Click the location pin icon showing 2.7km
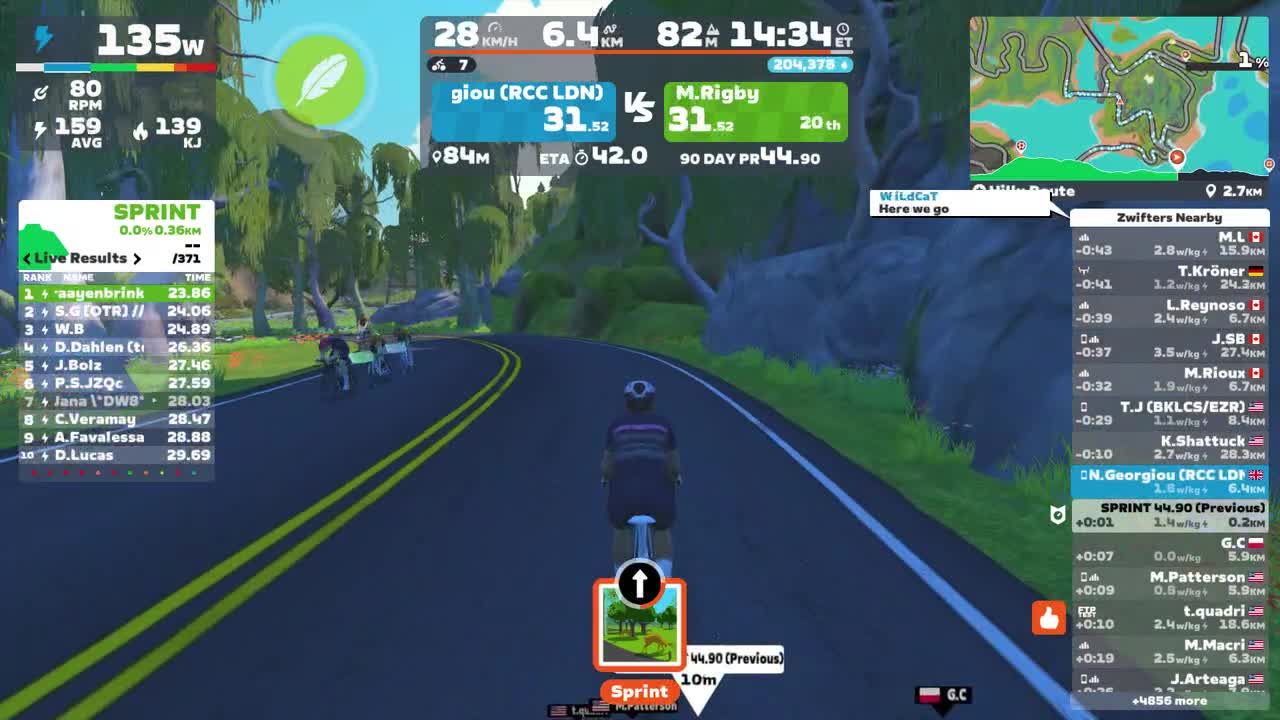This screenshot has width=1280, height=720. [x=1212, y=191]
